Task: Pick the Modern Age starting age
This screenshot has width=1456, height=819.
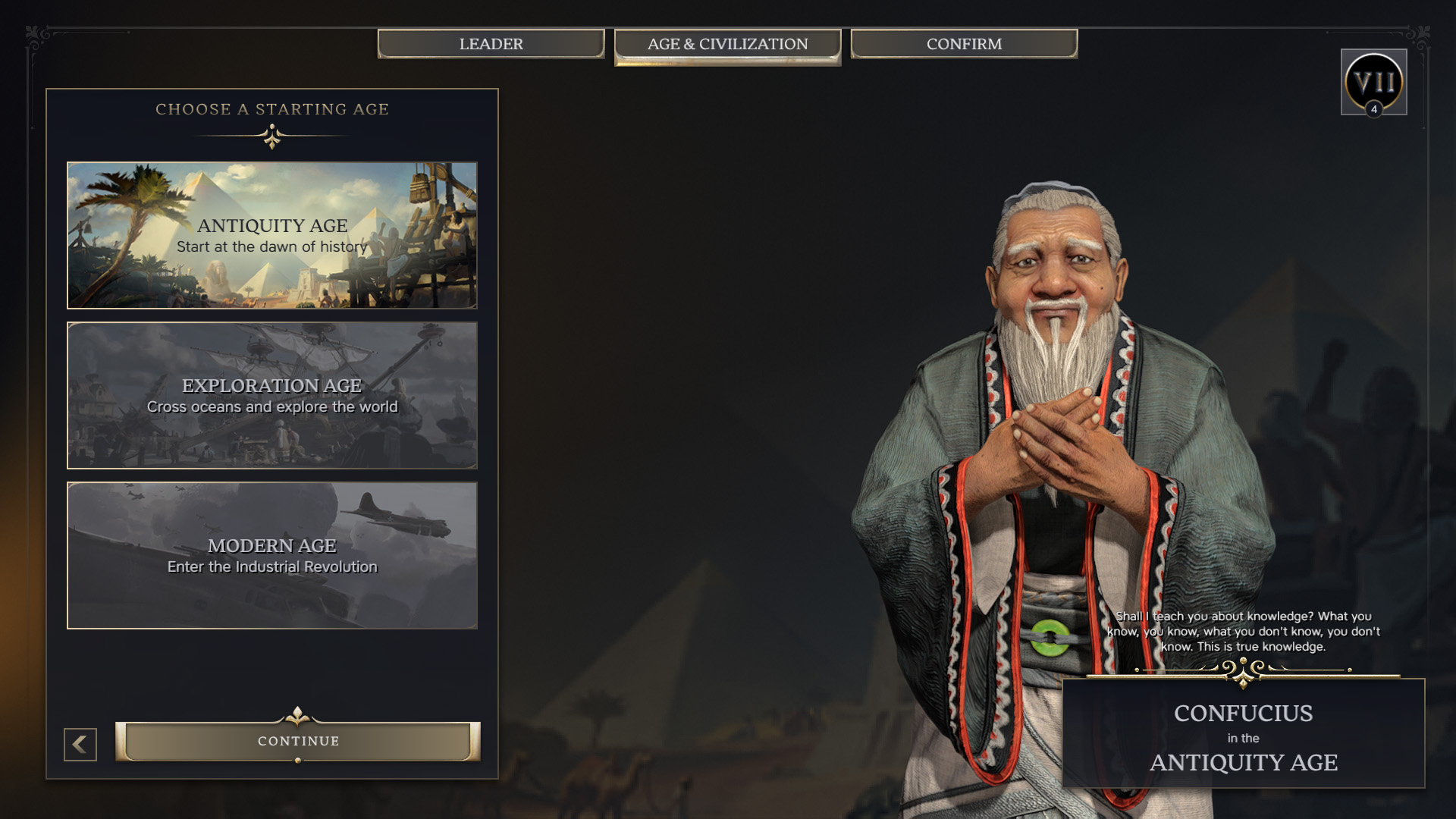Action: click(x=272, y=555)
